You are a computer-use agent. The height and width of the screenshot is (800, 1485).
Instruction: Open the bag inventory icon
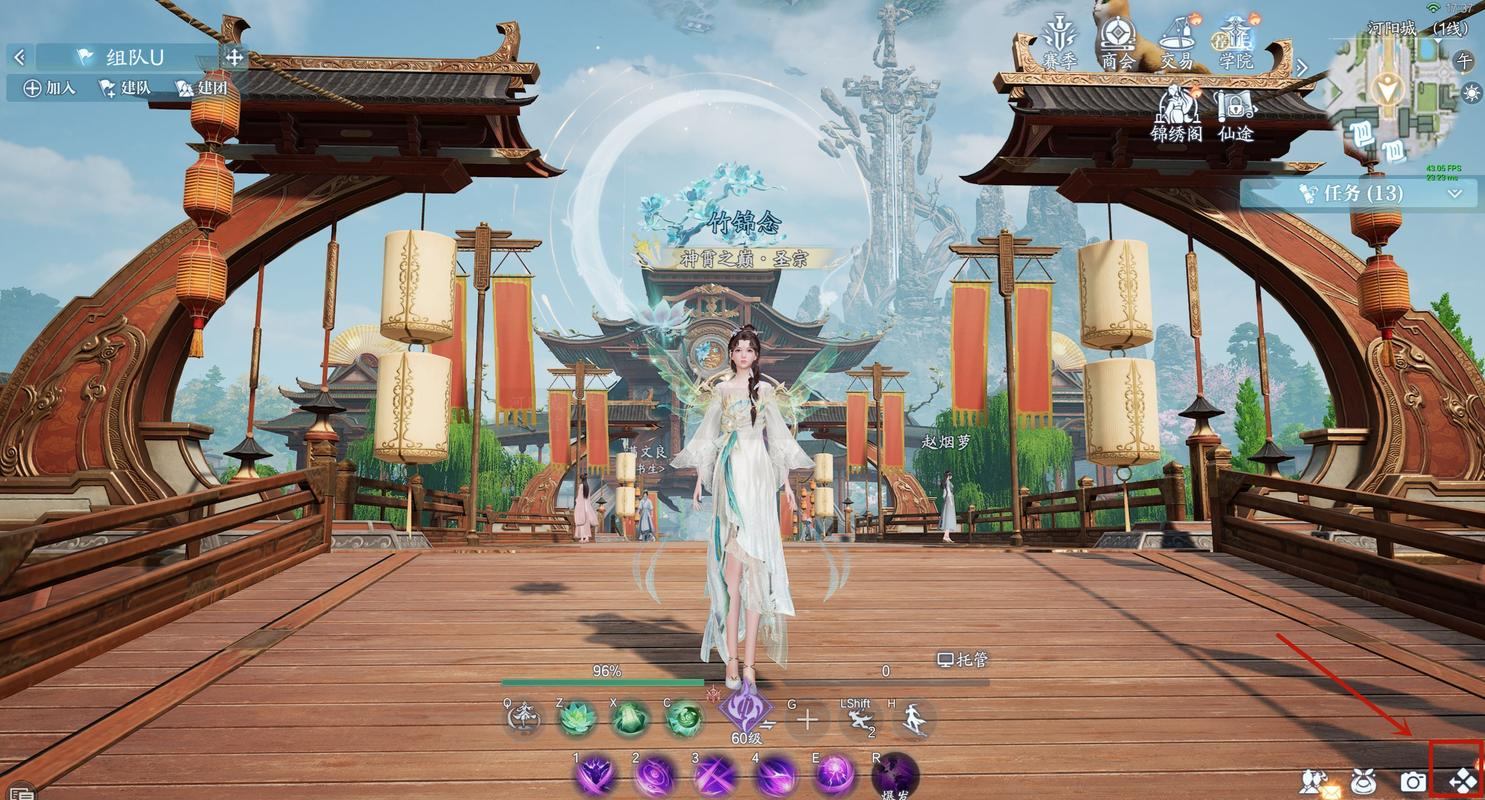point(1362,781)
